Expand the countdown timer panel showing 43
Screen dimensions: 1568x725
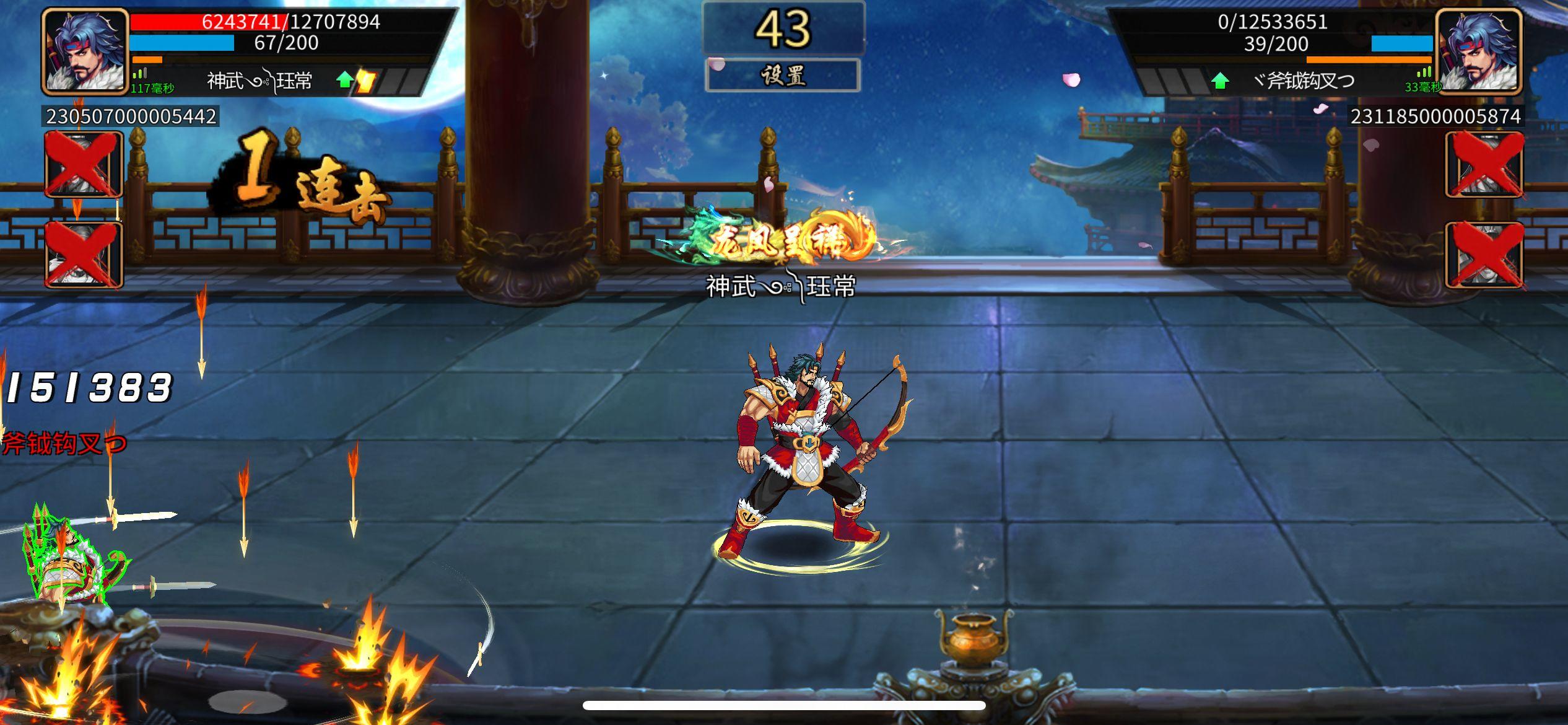[x=783, y=28]
